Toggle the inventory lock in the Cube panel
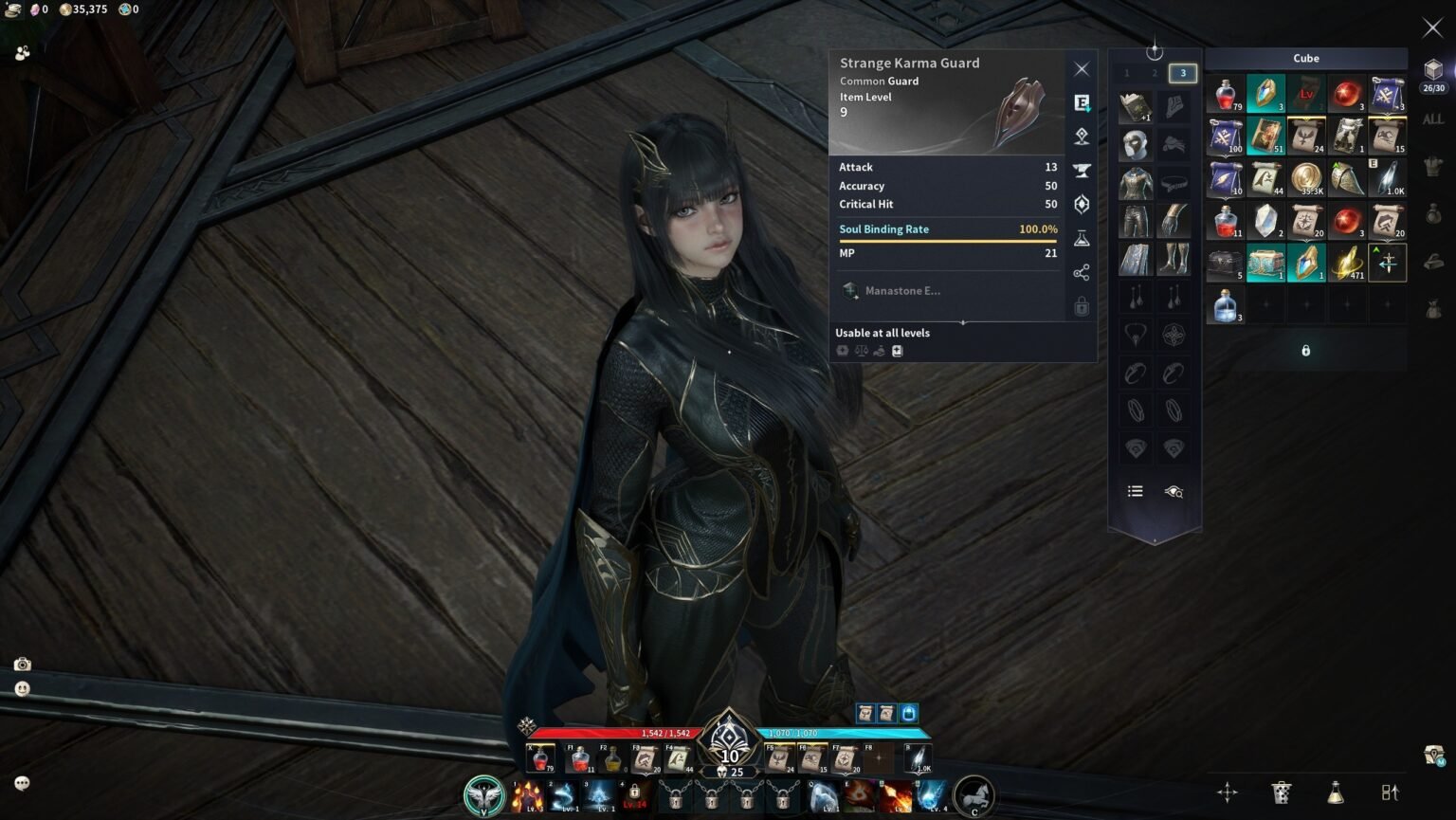This screenshot has width=1456, height=820. click(1305, 350)
